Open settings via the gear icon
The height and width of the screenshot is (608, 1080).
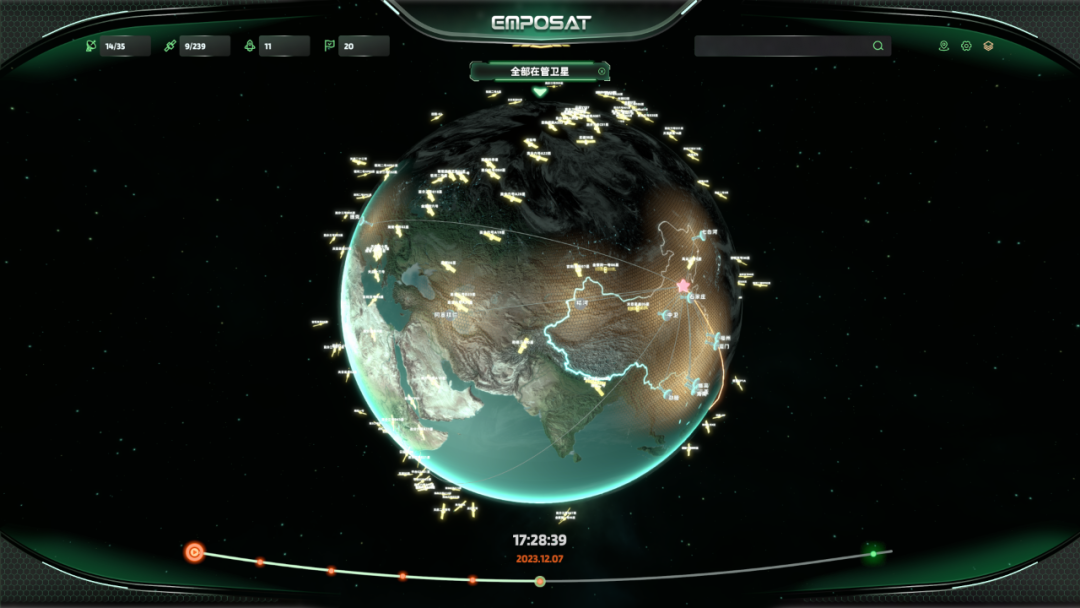(966, 46)
